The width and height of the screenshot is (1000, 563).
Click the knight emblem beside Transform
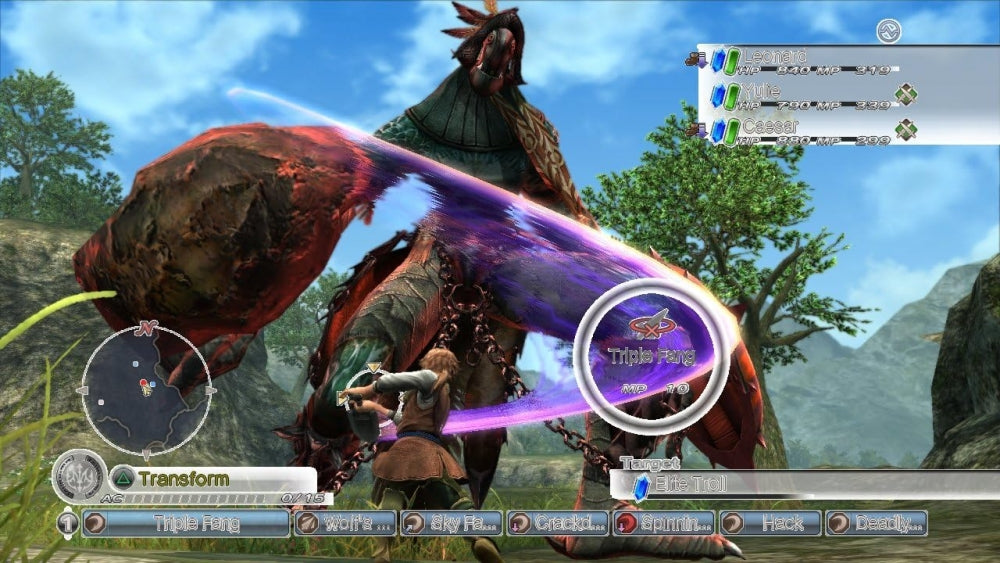click(79, 477)
